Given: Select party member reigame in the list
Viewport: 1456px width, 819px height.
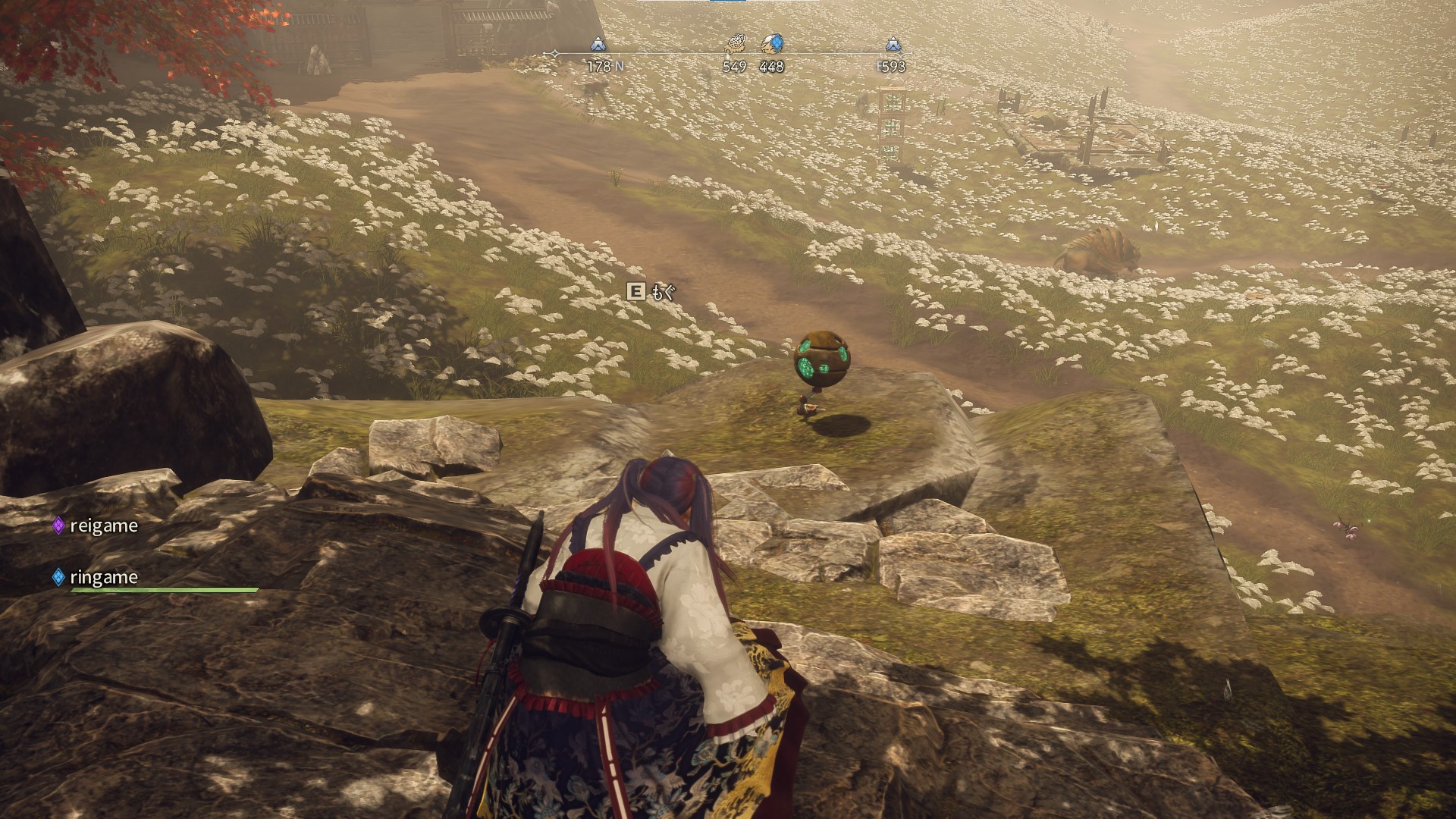Looking at the screenshot, I should point(103,526).
